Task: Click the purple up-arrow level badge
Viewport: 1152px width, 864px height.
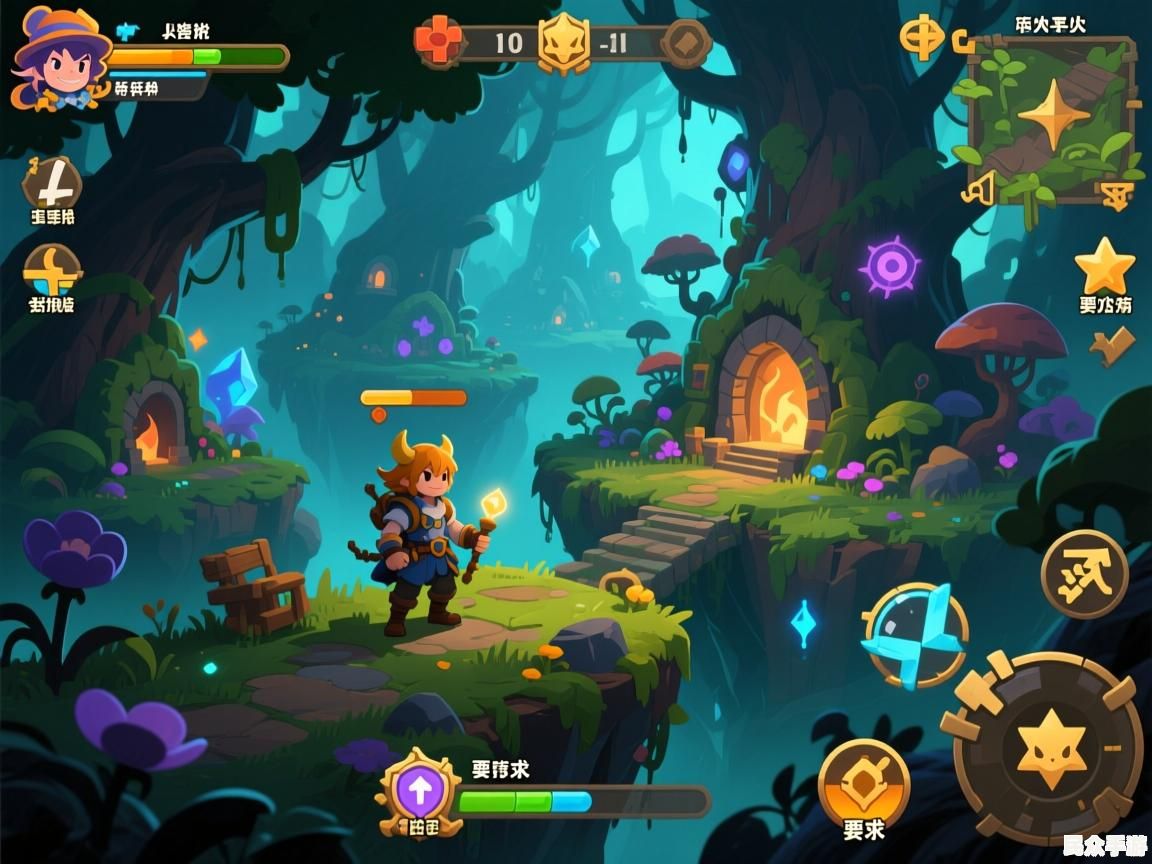Action: (x=419, y=790)
